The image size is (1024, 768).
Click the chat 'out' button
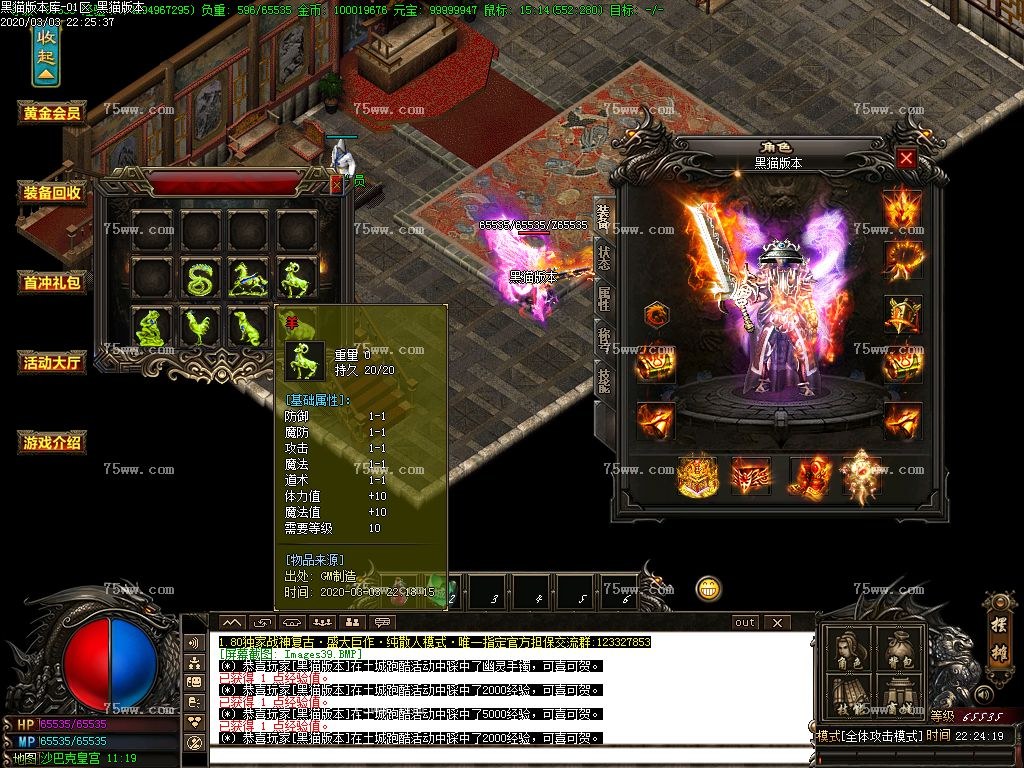click(x=745, y=622)
